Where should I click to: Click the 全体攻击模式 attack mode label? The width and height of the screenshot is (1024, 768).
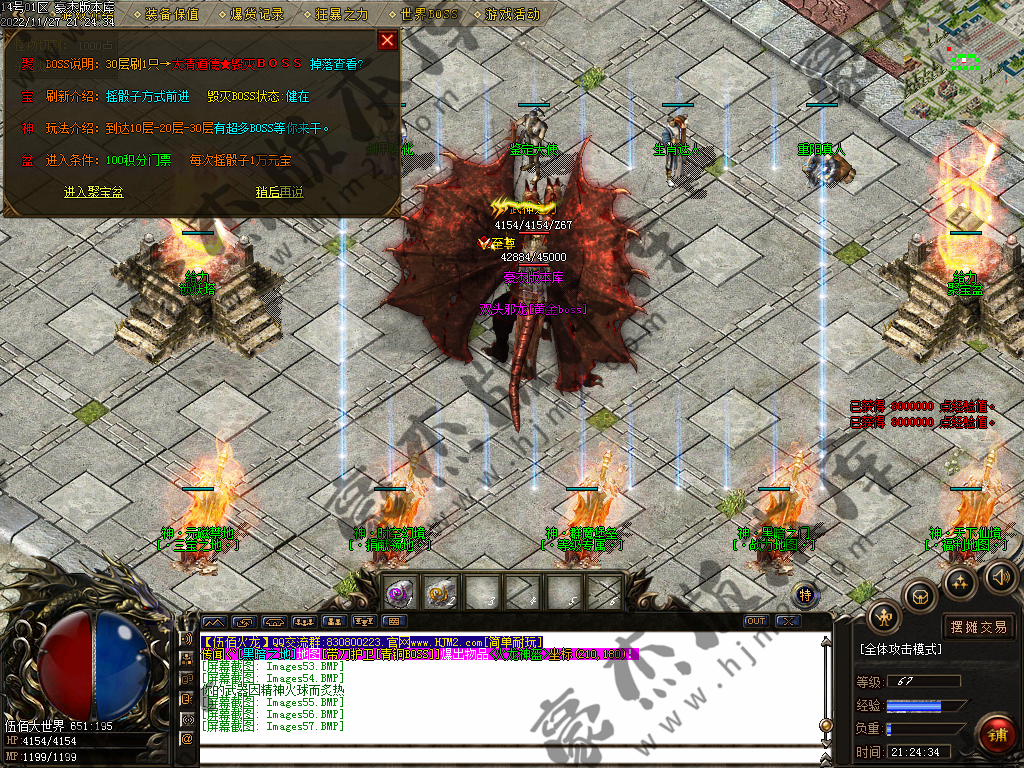900,649
